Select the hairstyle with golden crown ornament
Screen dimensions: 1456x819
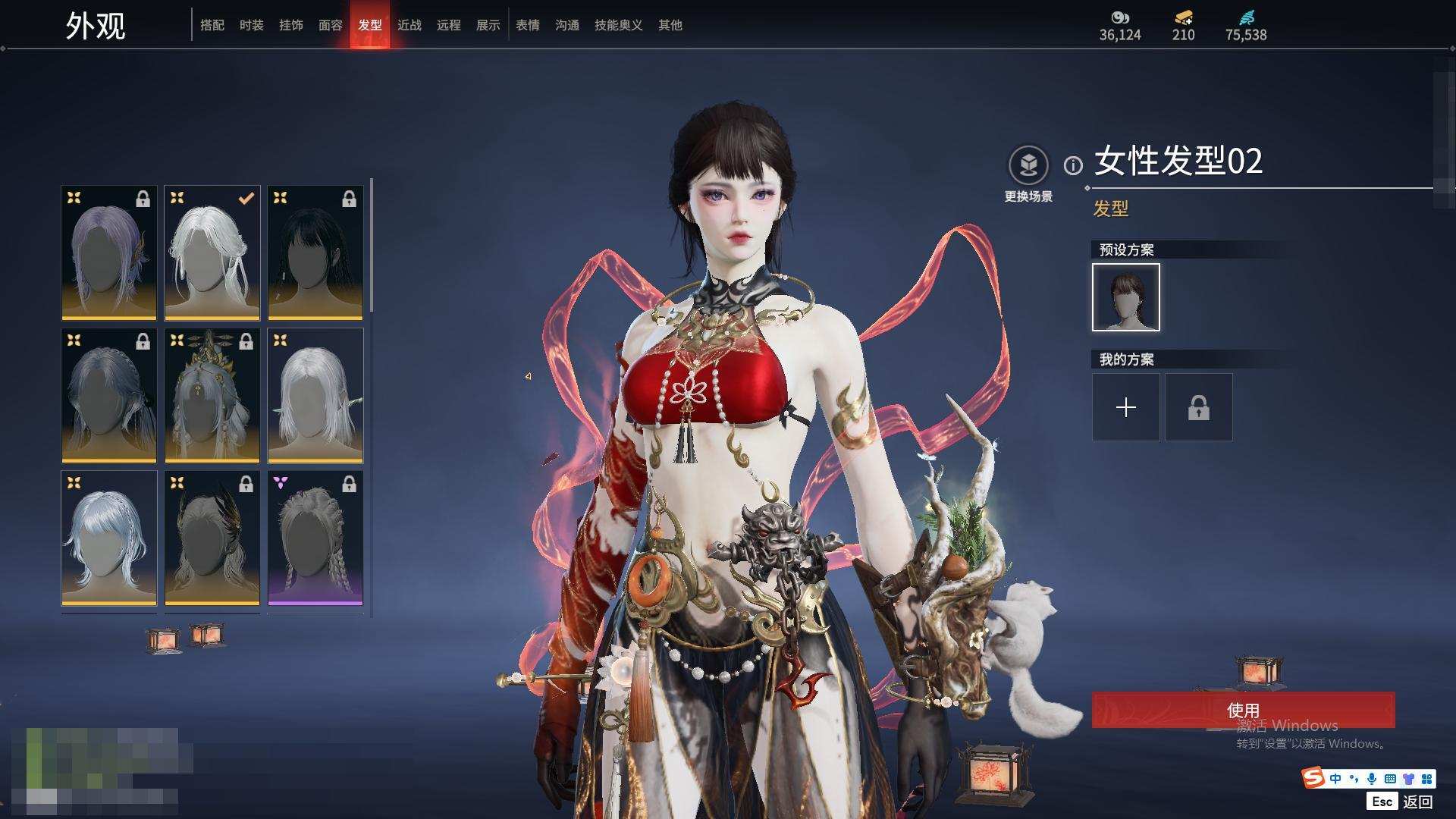212,395
